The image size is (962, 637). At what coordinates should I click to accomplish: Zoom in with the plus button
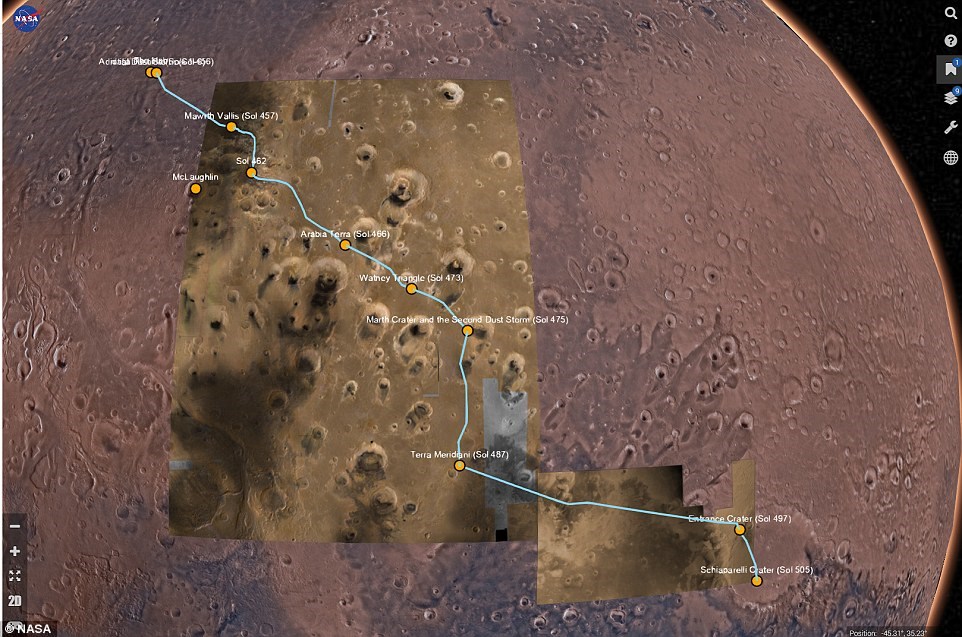[x=15, y=551]
